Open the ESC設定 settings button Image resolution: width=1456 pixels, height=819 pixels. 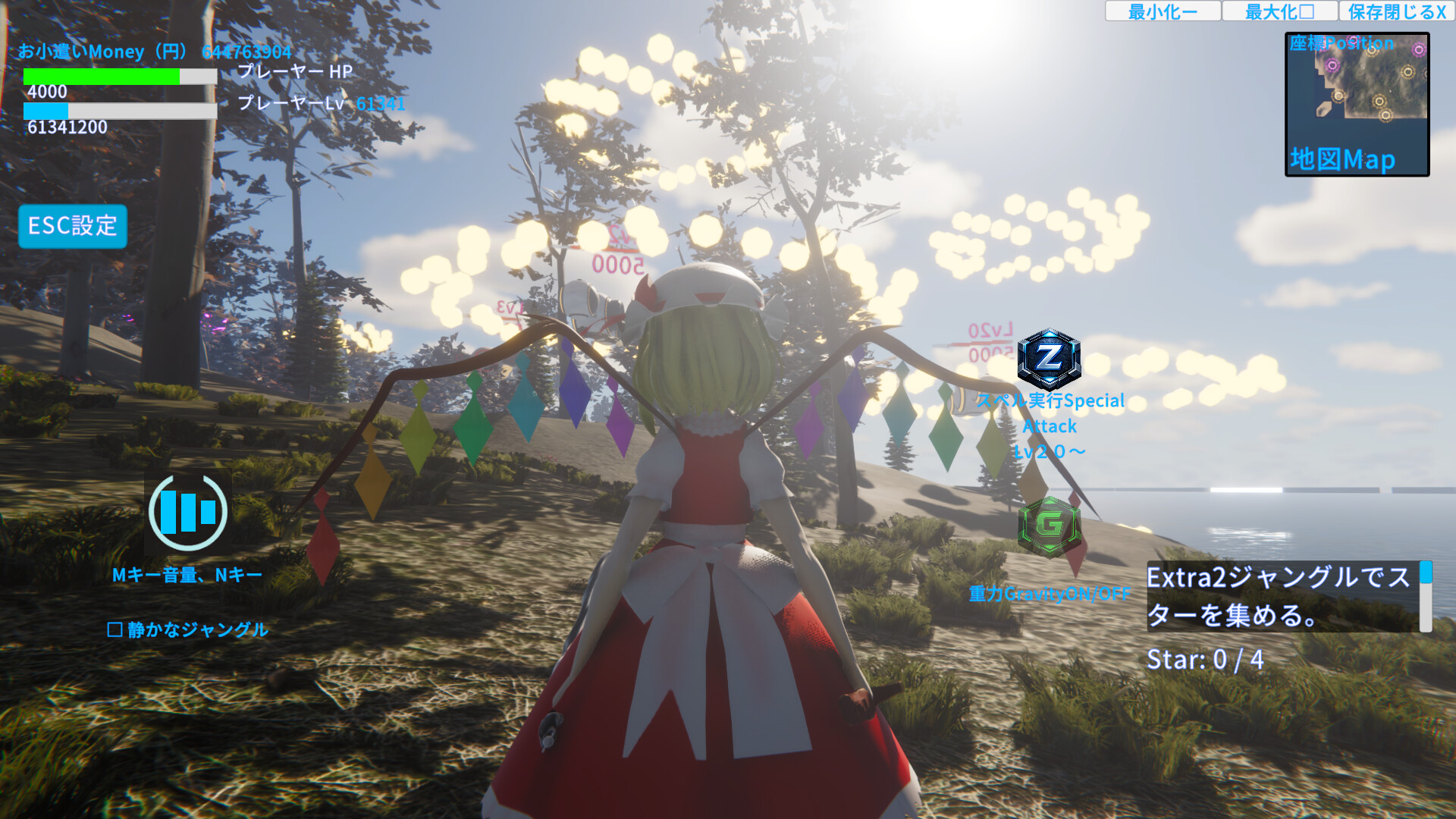click(x=72, y=226)
